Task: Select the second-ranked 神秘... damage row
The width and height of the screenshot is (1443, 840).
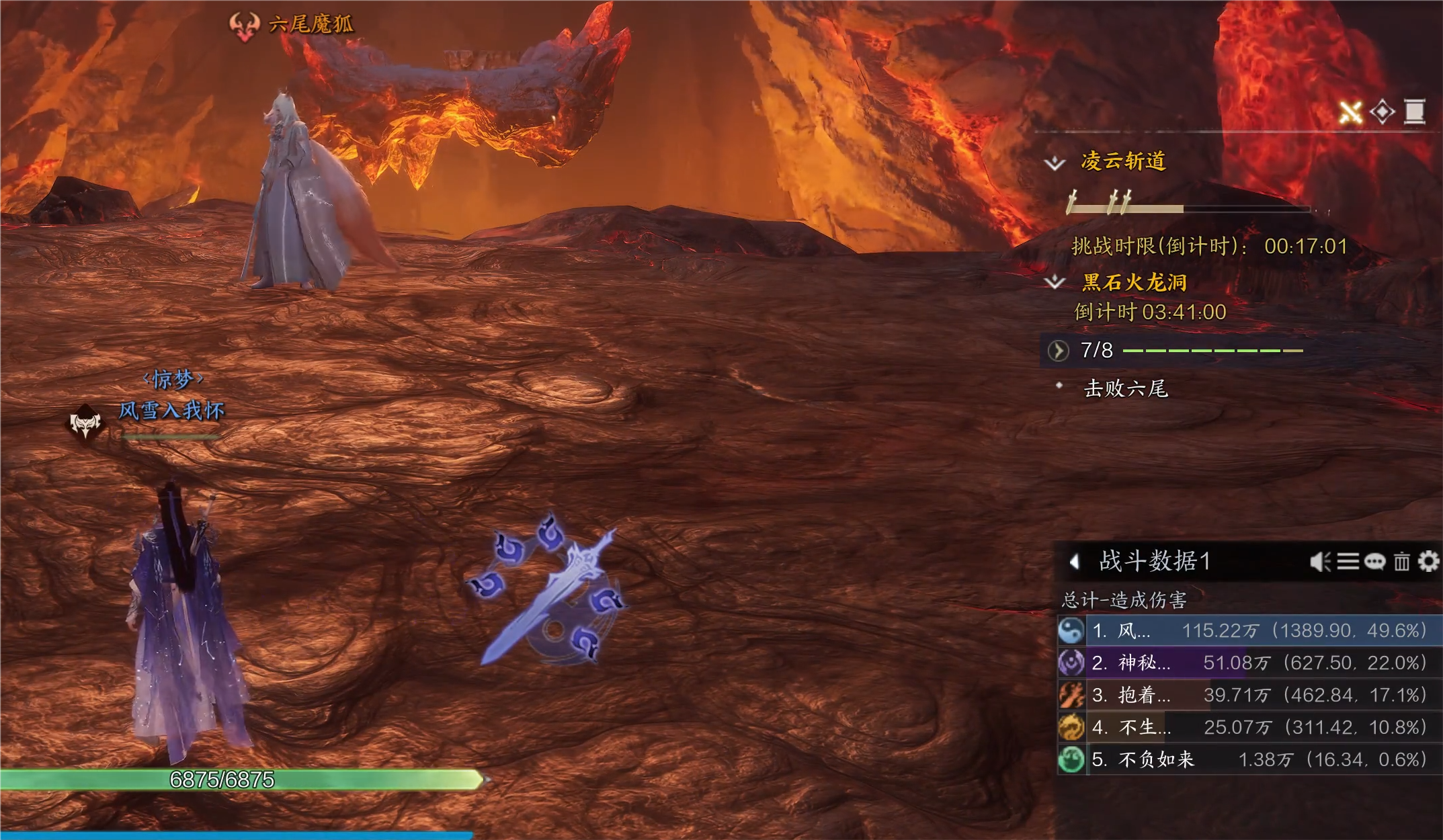Action: click(1250, 663)
